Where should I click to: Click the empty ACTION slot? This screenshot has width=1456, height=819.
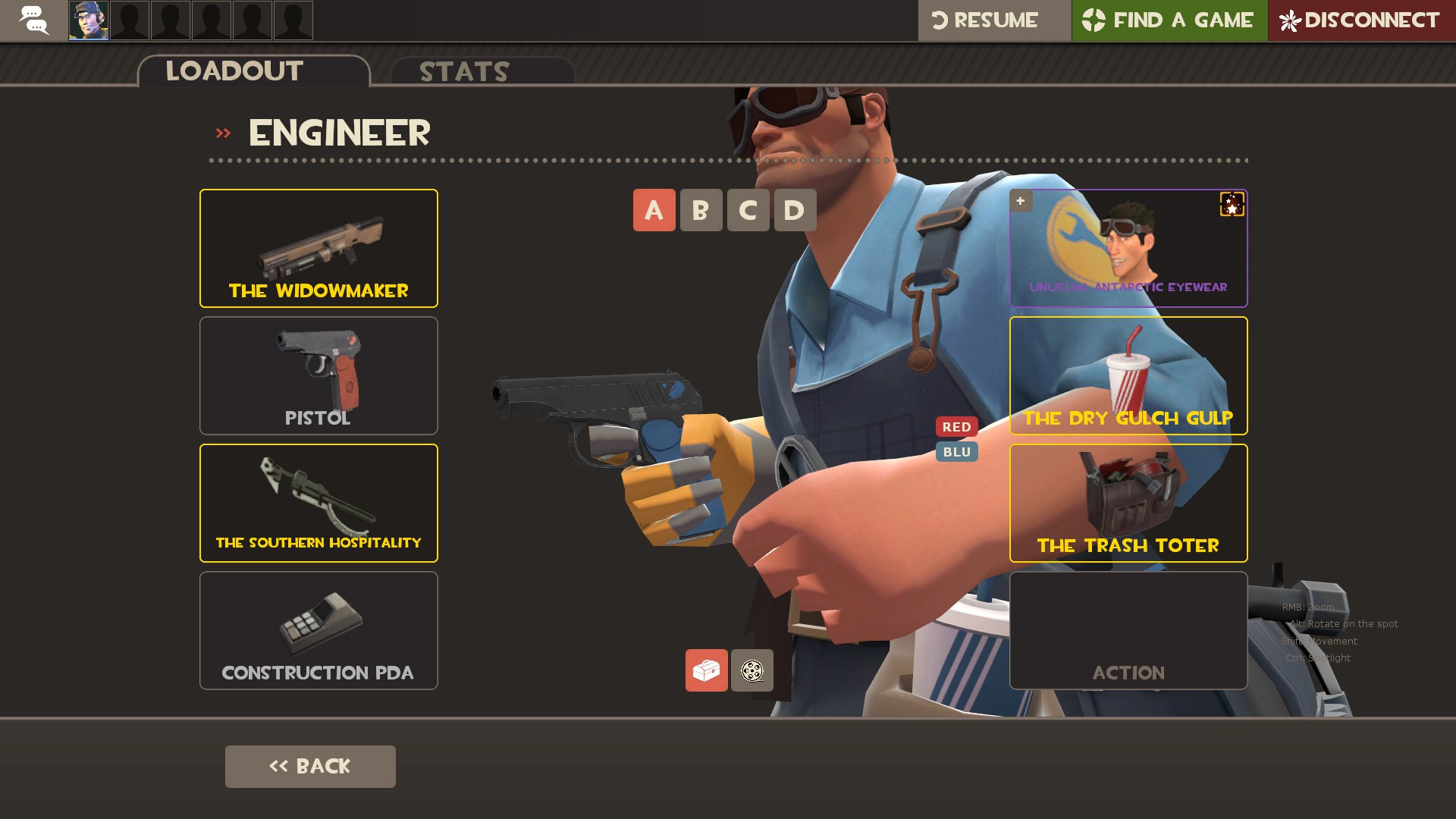click(x=1128, y=629)
